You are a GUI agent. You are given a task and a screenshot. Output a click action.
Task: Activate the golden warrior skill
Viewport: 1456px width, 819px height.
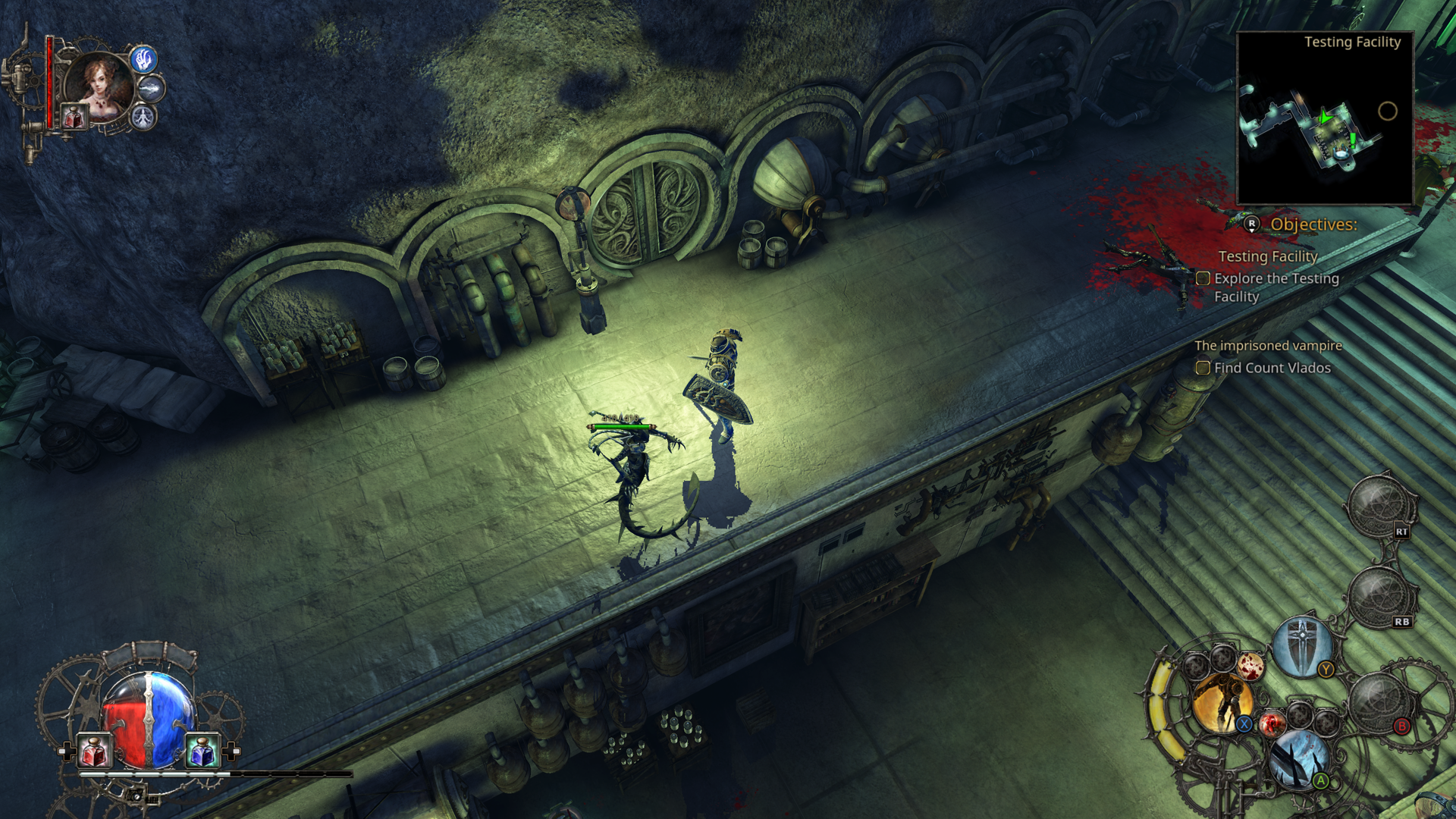[1221, 703]
